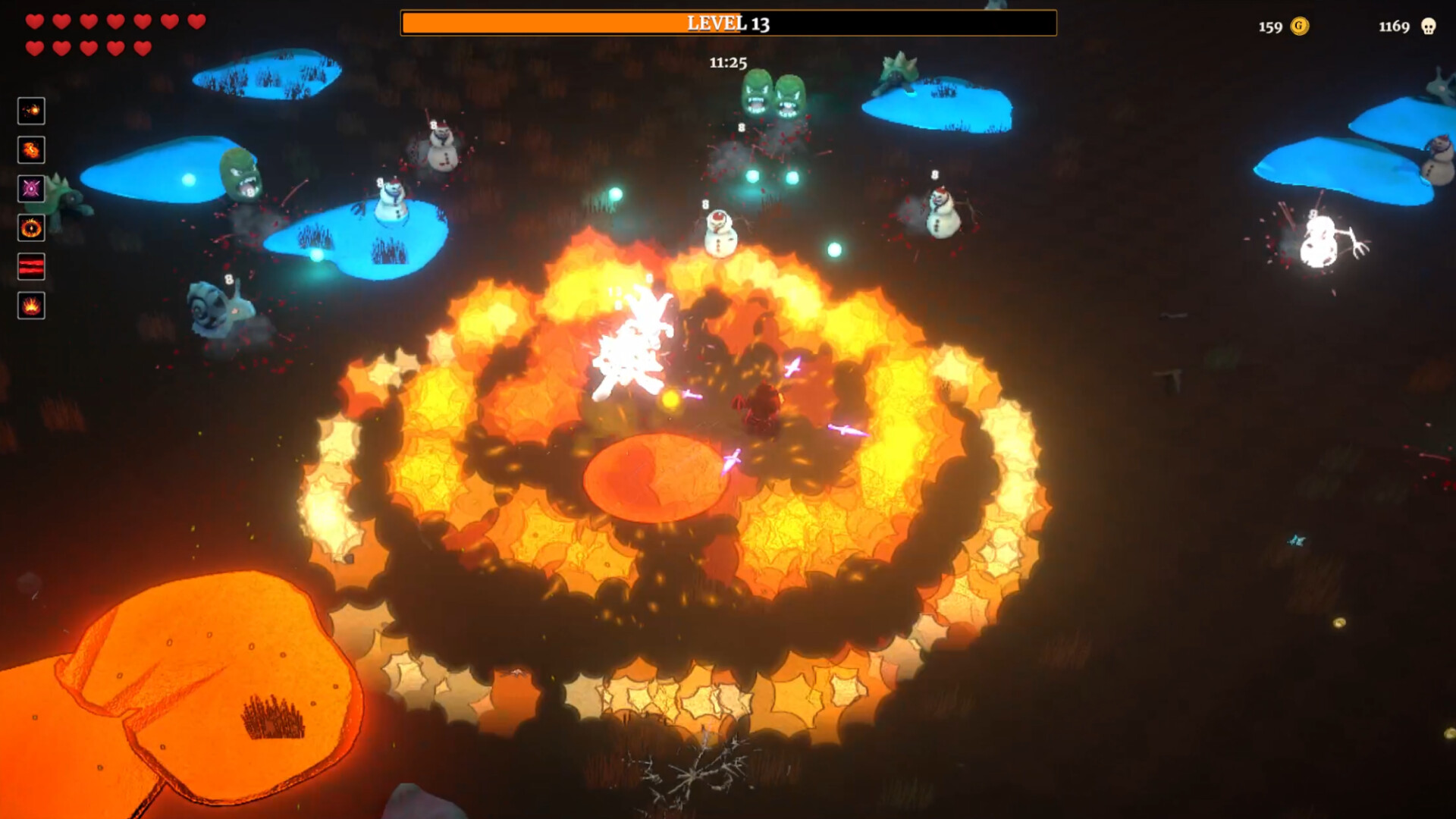Image resolution: width=1456 pixels, height=819 pixels.
Task: Click the last heart on the second row
Action: pos(143,47)
